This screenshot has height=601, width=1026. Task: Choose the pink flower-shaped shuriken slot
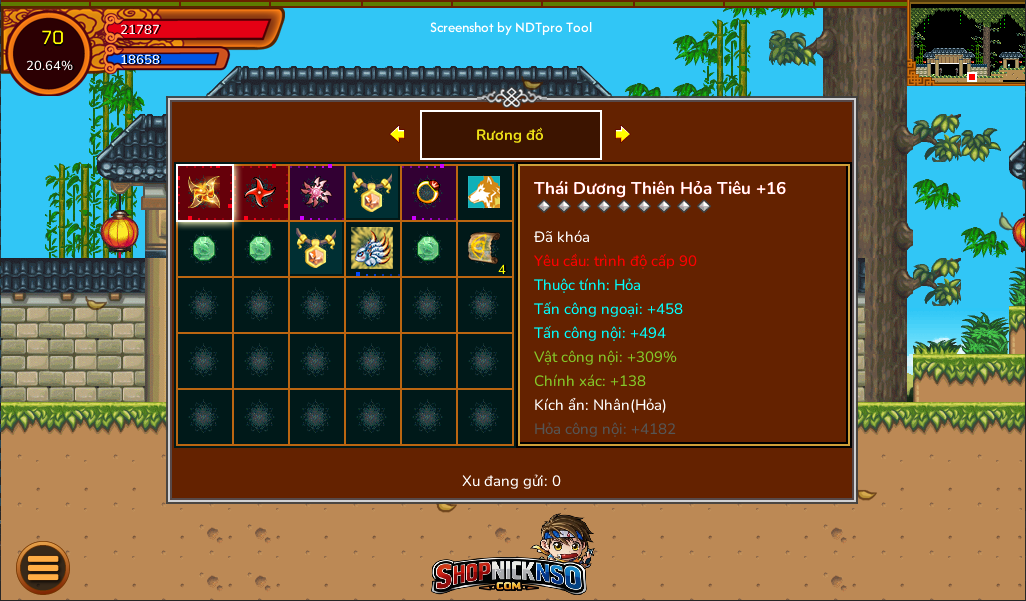click(x=317, y=193)
